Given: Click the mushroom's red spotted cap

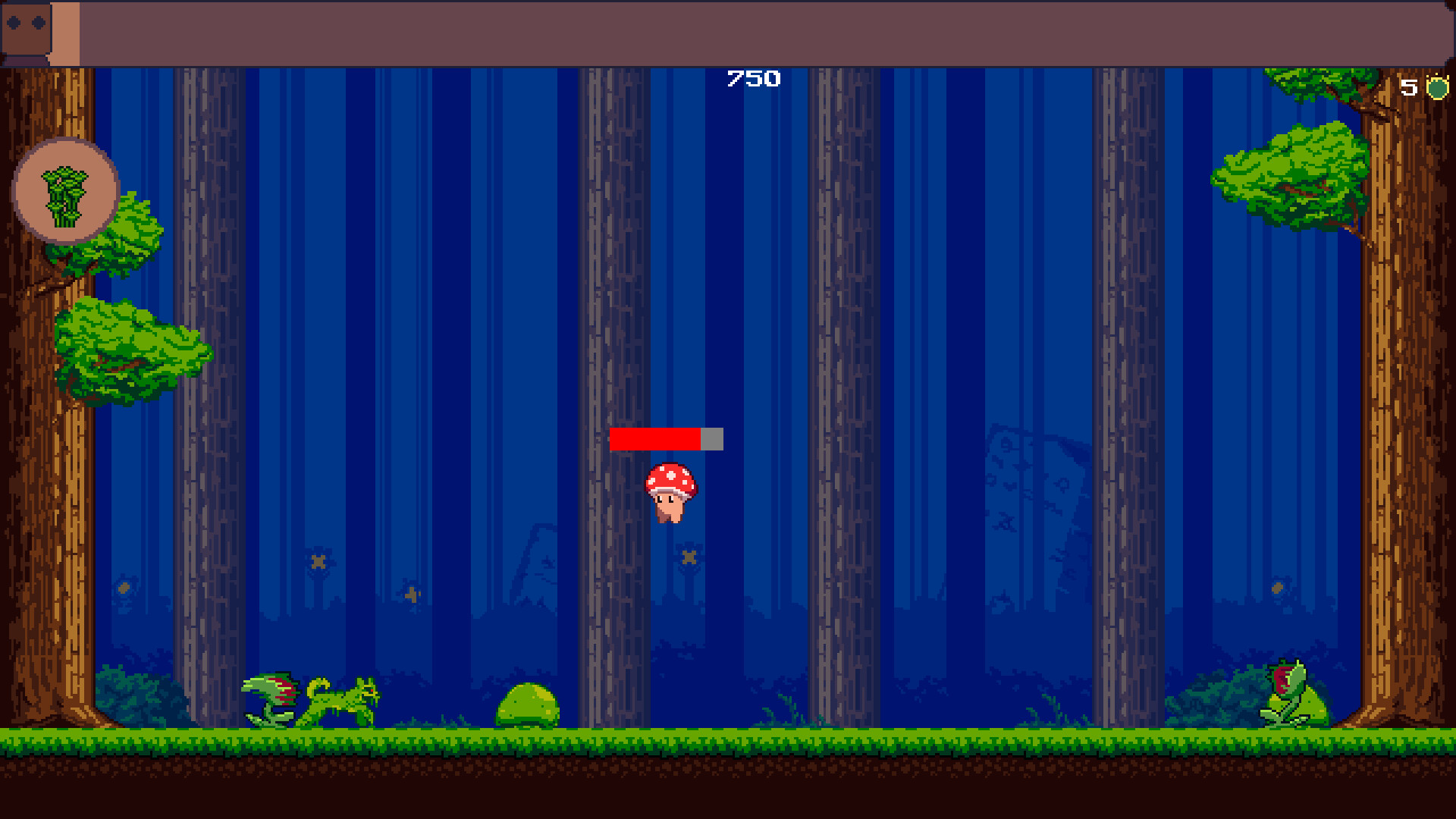Looking at the screenshot, I should tap(670, 478).
